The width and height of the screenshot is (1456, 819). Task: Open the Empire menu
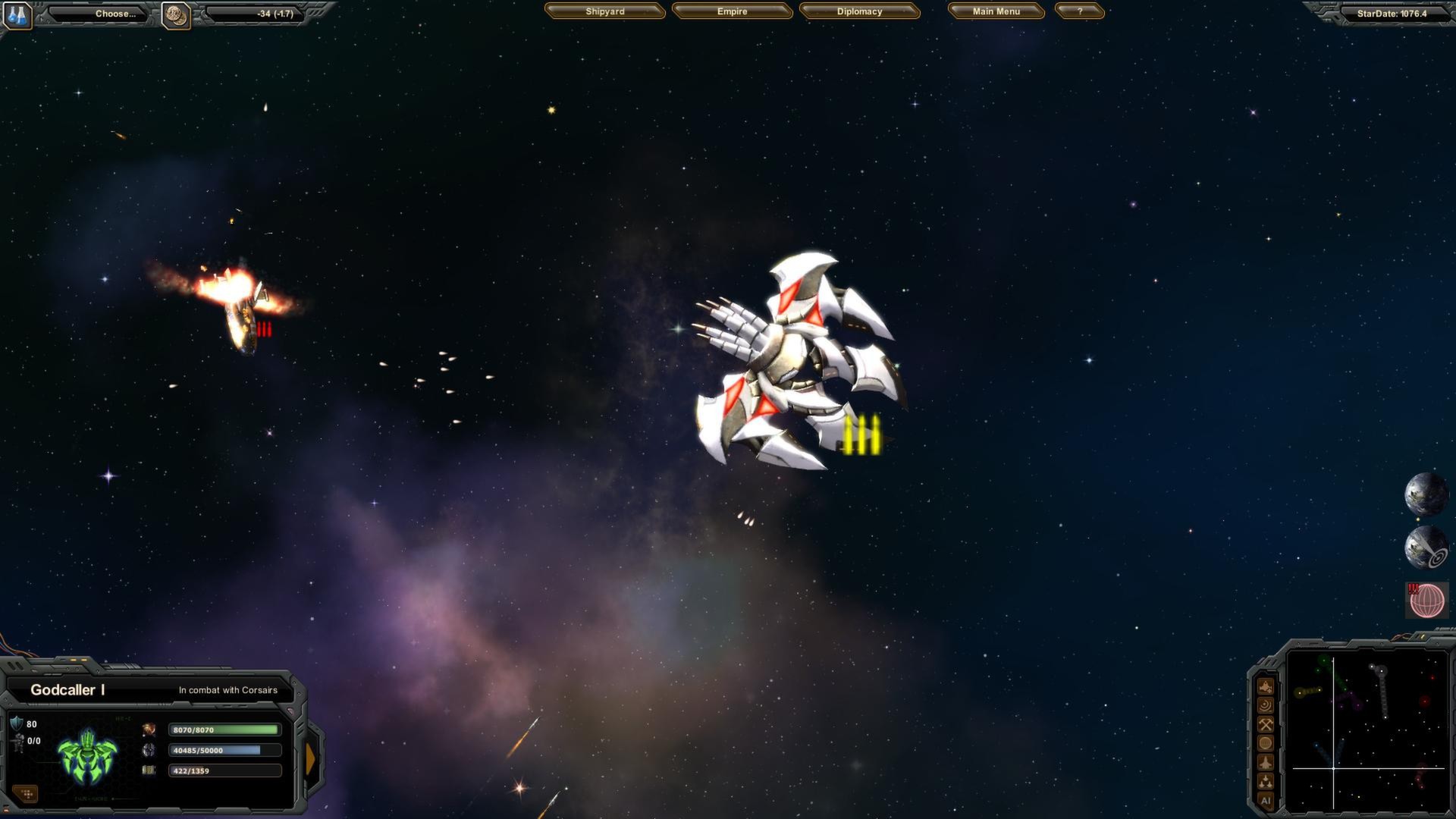click(731, 11)
